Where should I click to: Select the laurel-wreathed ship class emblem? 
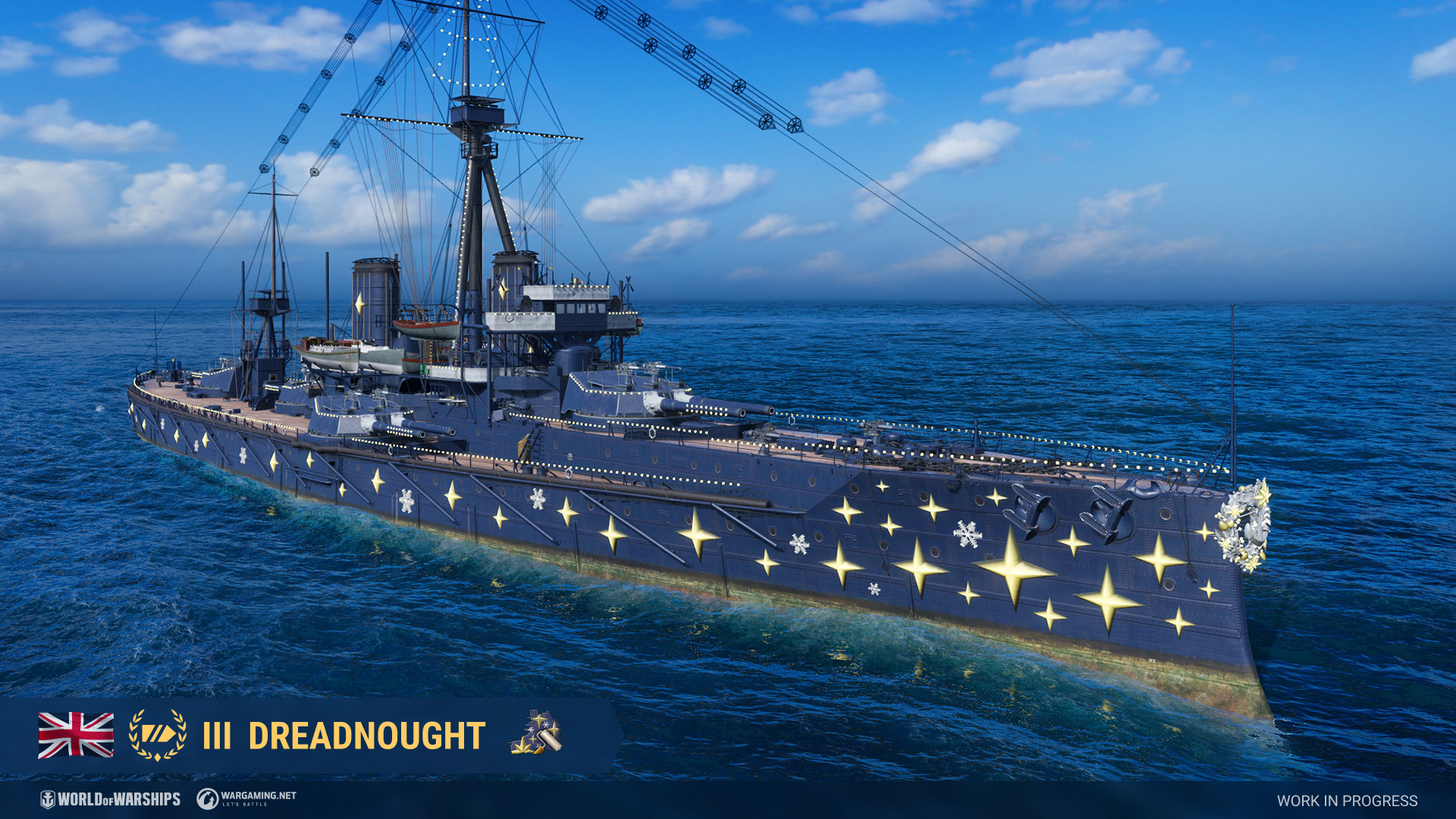coord(158,735)
